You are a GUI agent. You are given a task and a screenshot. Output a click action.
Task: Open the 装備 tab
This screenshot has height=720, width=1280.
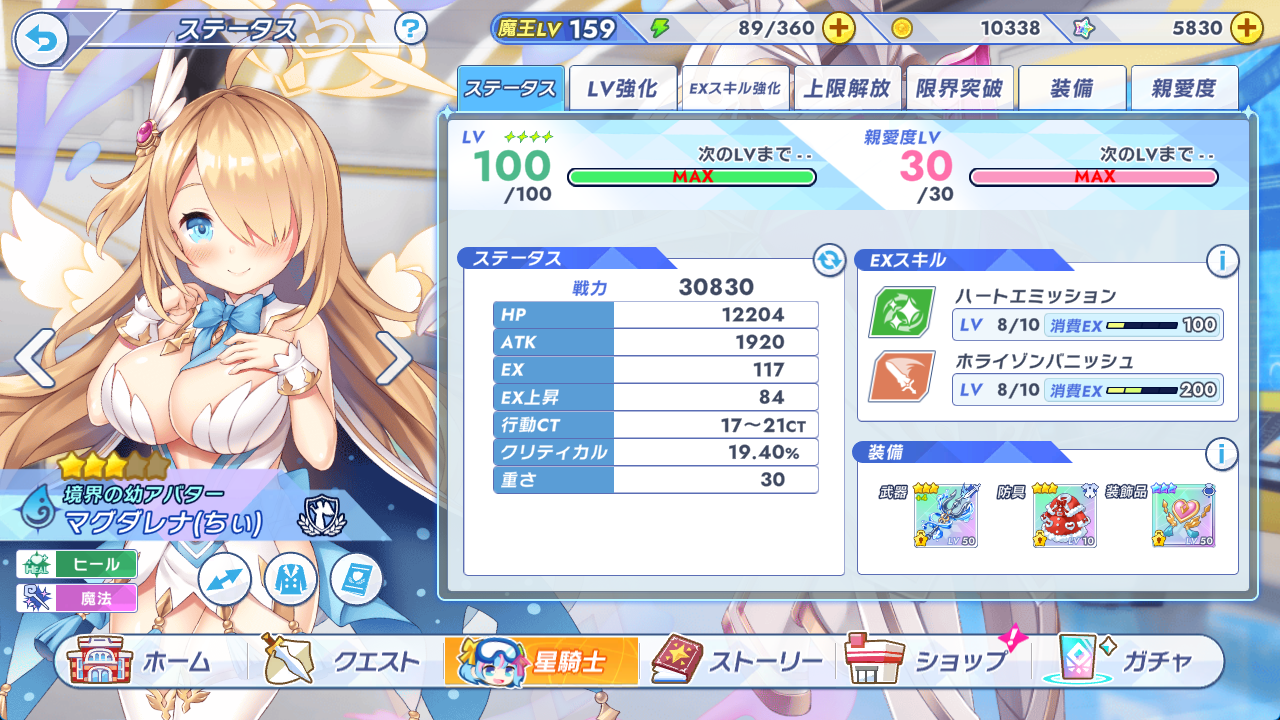[x=1071, y=89]
